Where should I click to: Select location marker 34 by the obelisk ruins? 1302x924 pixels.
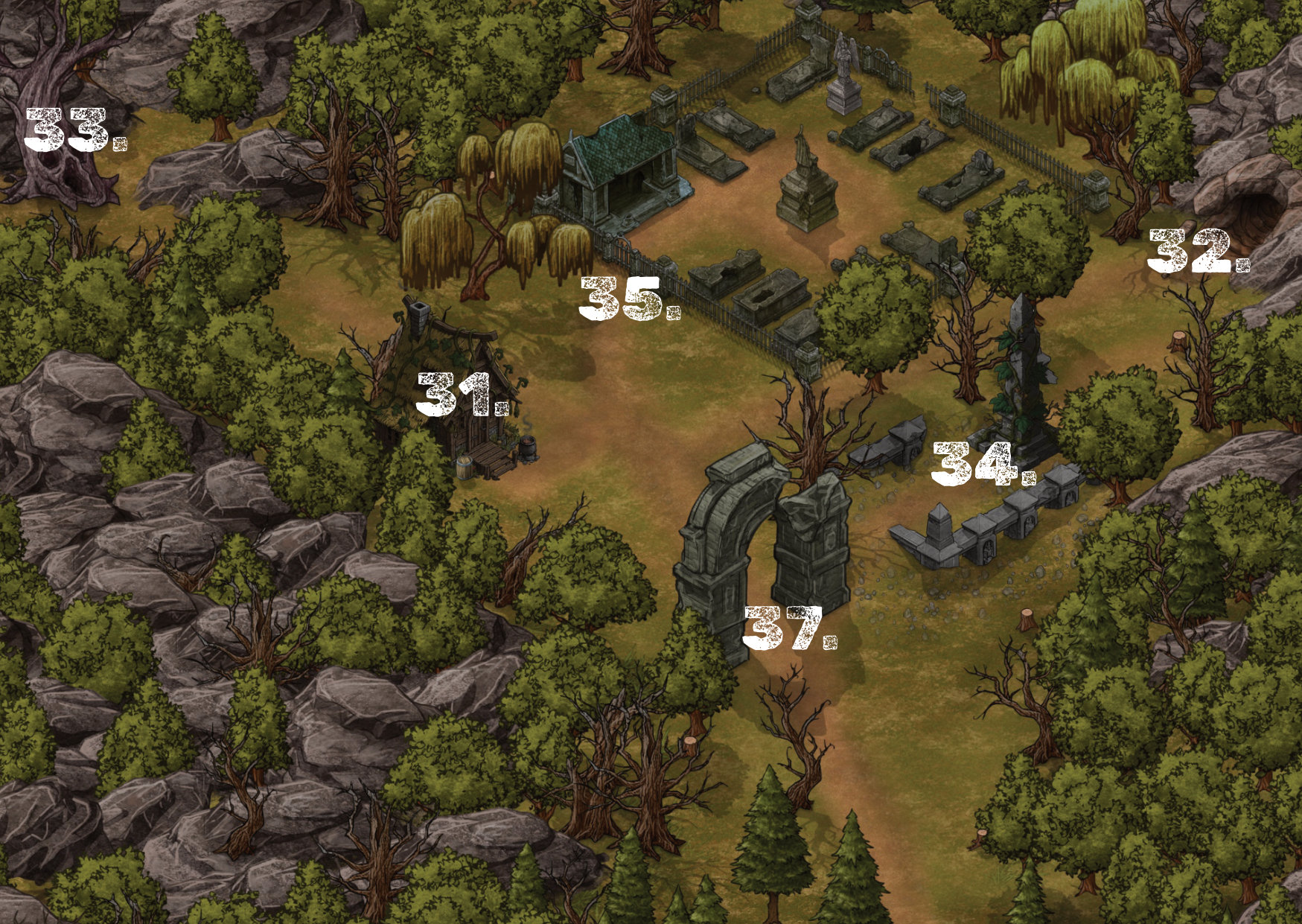click(983, 463)
